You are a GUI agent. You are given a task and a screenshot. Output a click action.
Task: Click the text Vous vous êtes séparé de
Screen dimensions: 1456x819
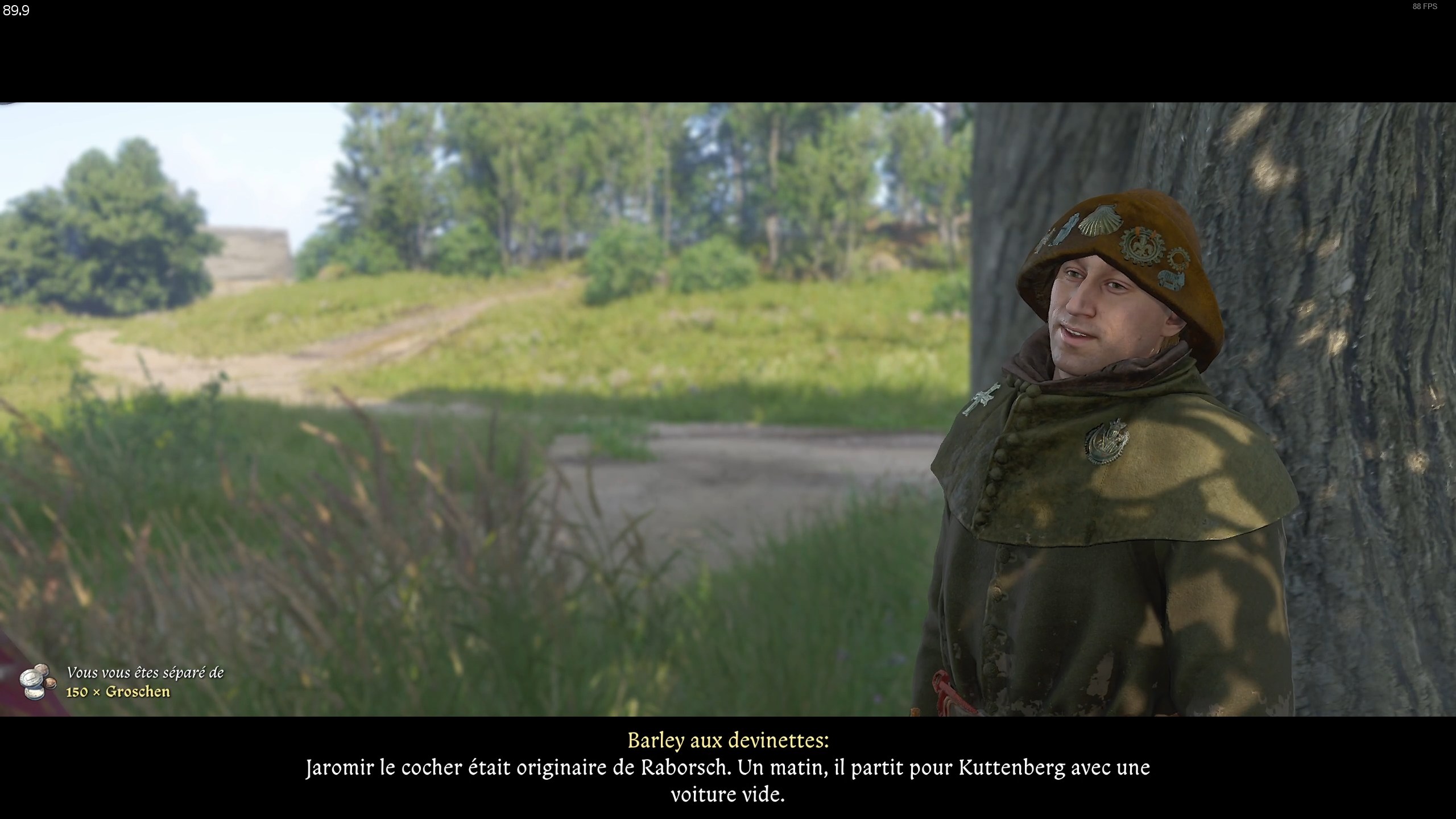click(145, 673)
